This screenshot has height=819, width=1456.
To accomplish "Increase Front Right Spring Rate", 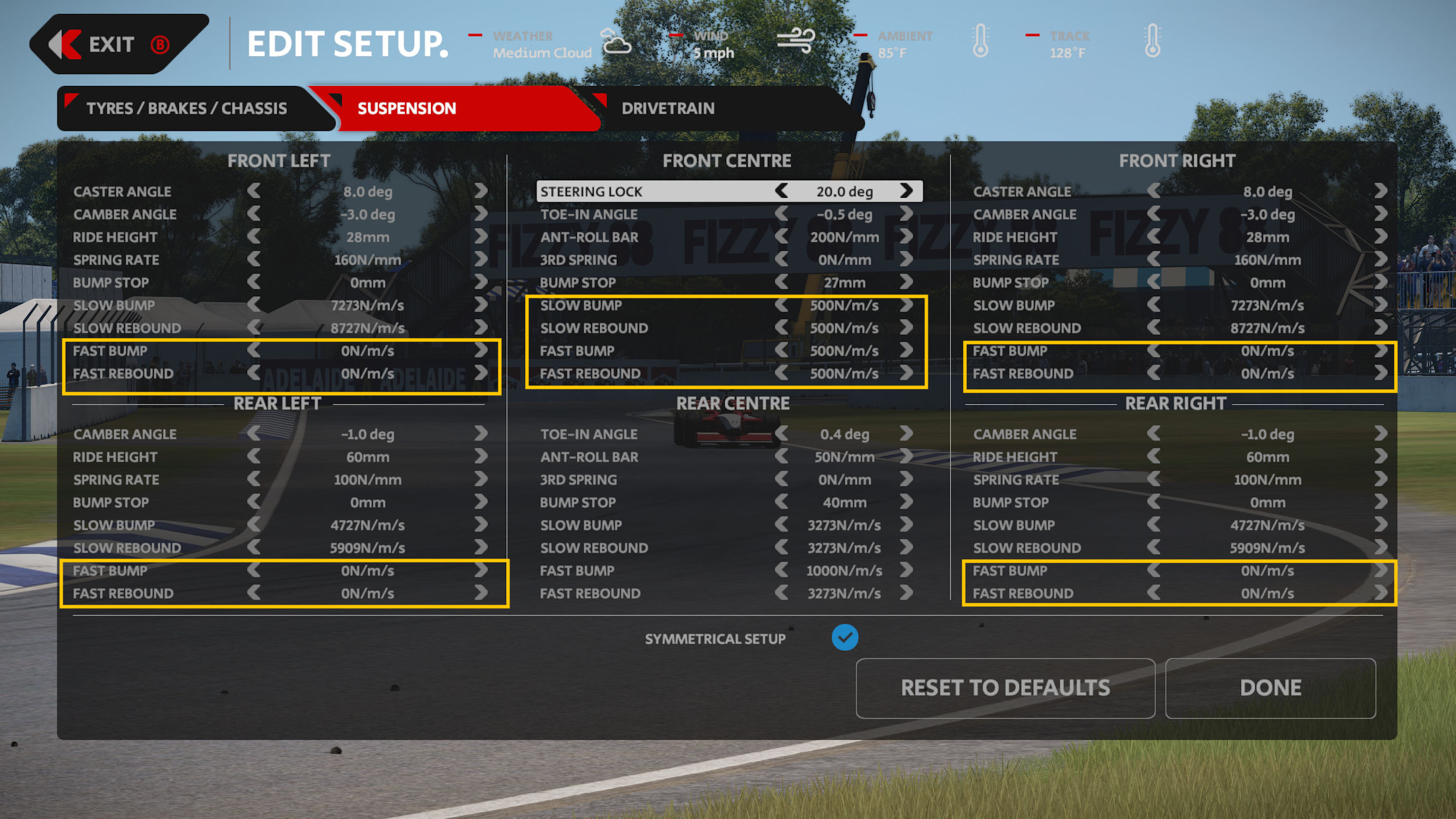I will click(1380, 260).
